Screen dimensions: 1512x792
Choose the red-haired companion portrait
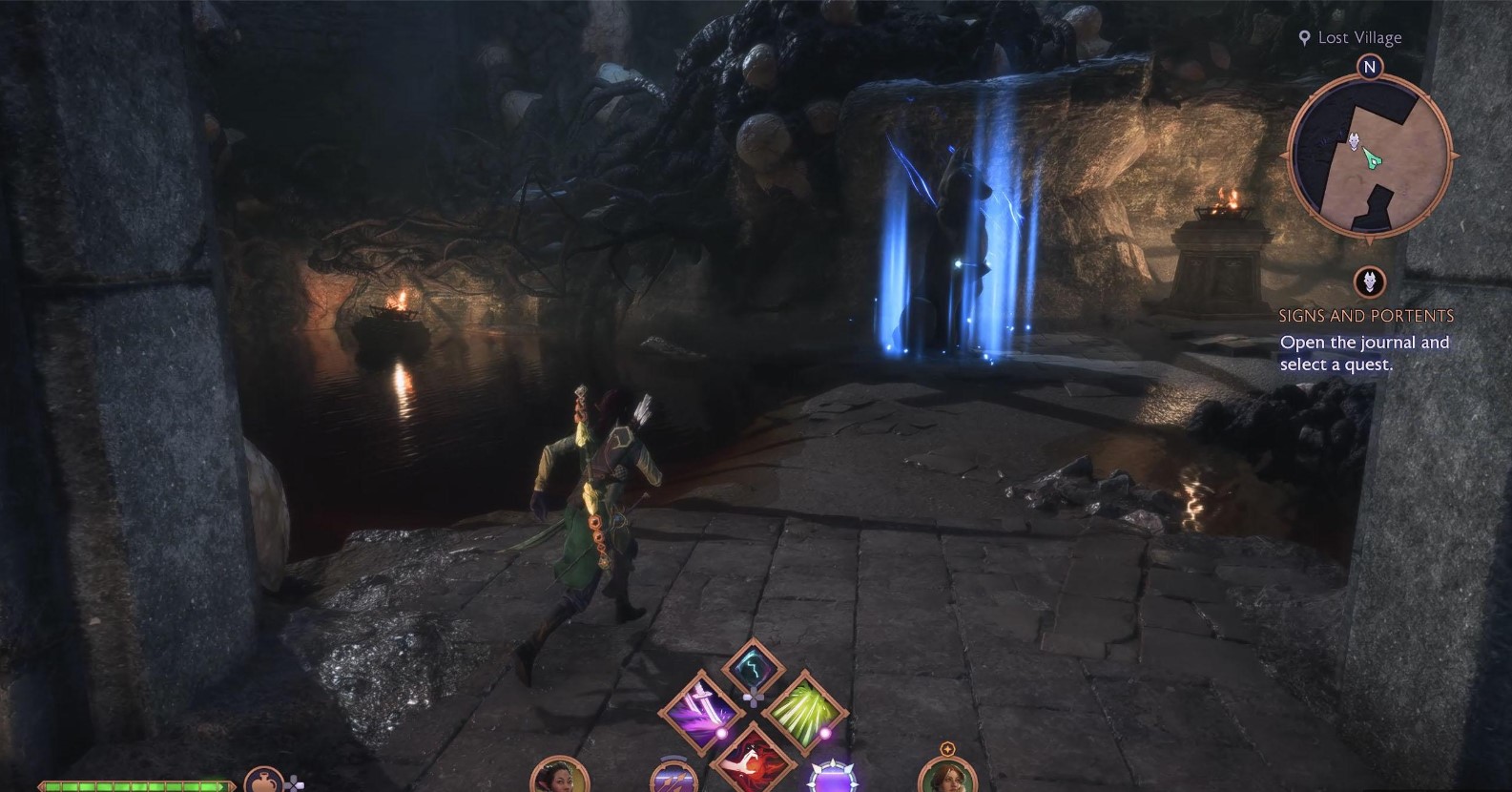point(946,777)
